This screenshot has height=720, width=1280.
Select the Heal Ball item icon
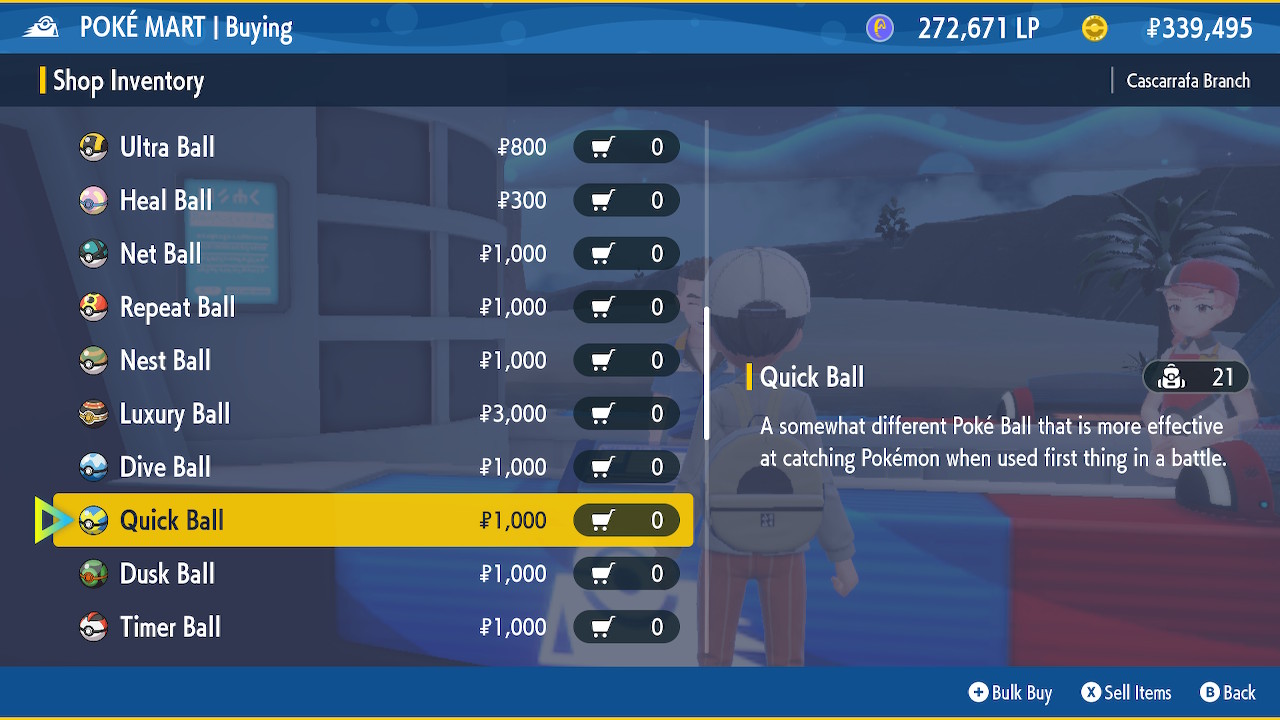[x=92, y=200]
